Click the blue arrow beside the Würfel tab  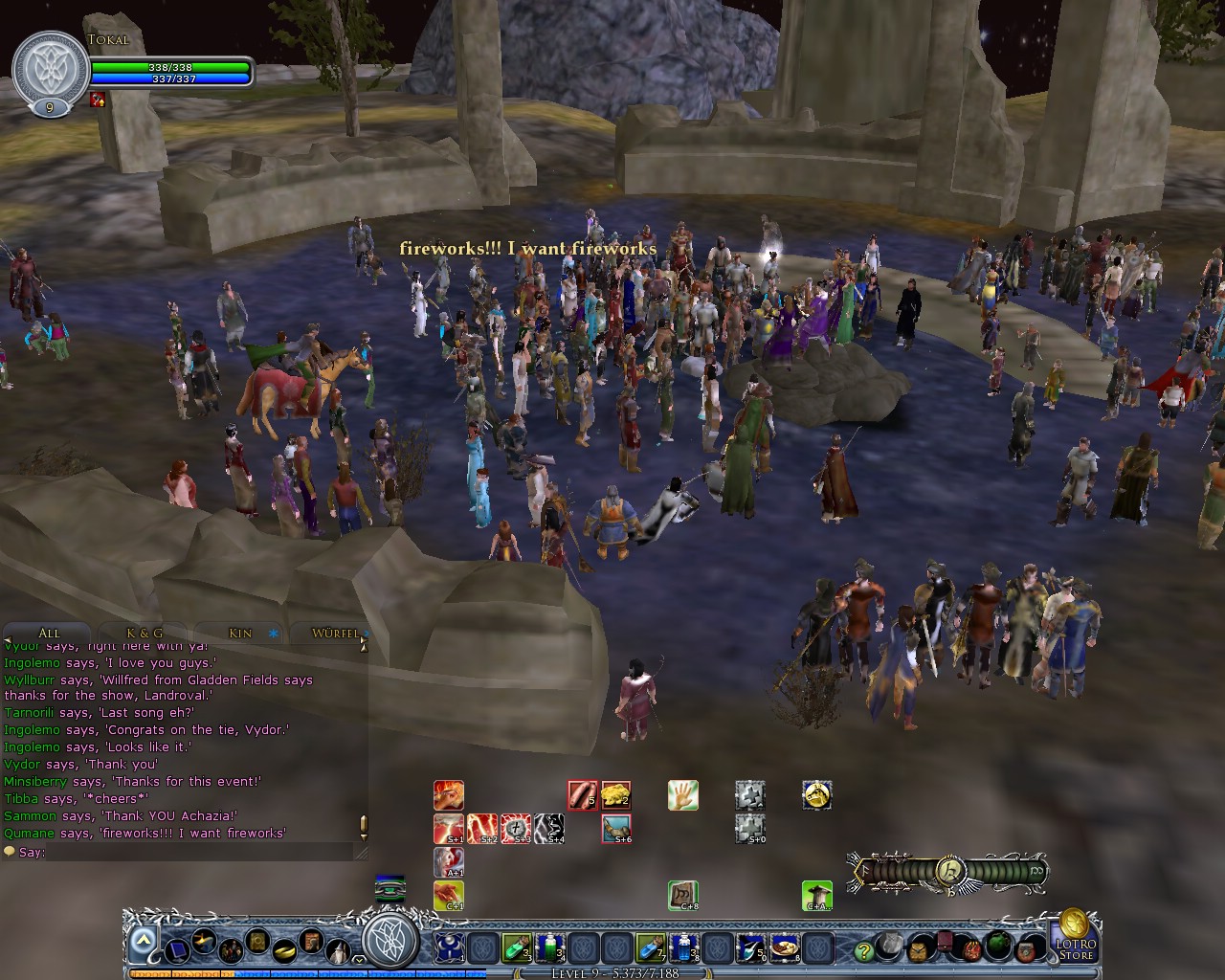click(367, 634)
